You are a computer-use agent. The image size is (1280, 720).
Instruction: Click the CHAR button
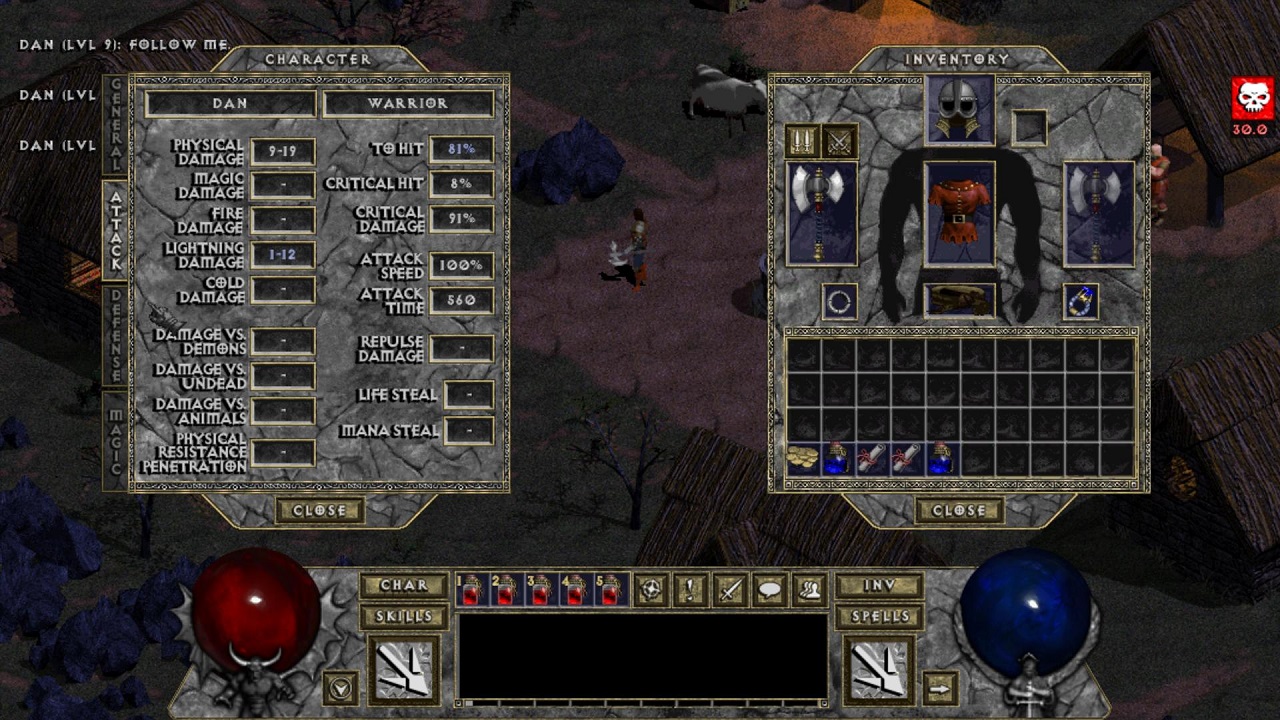tap(403, 585)
